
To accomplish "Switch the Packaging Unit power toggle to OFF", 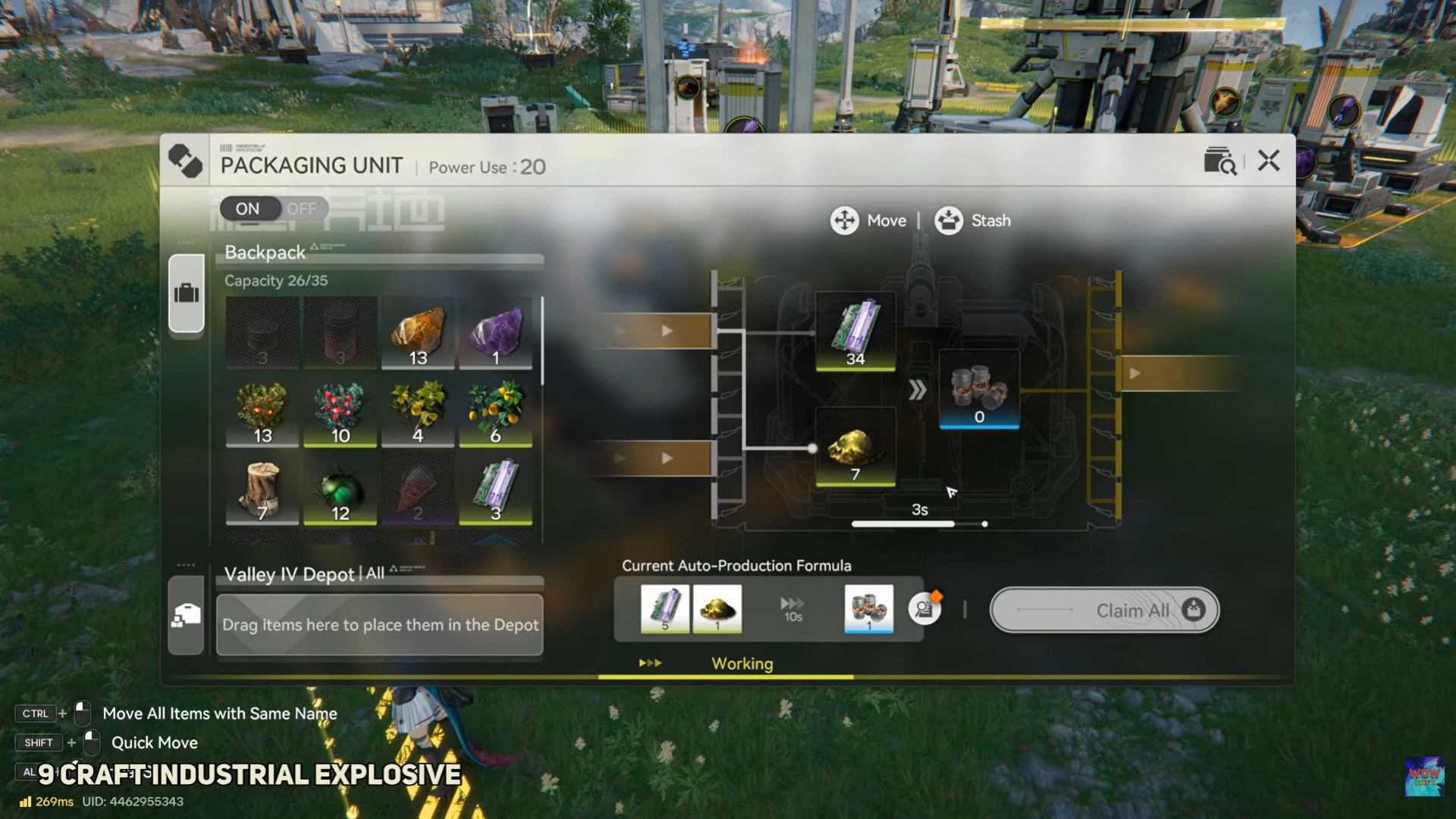I will 302,209.
